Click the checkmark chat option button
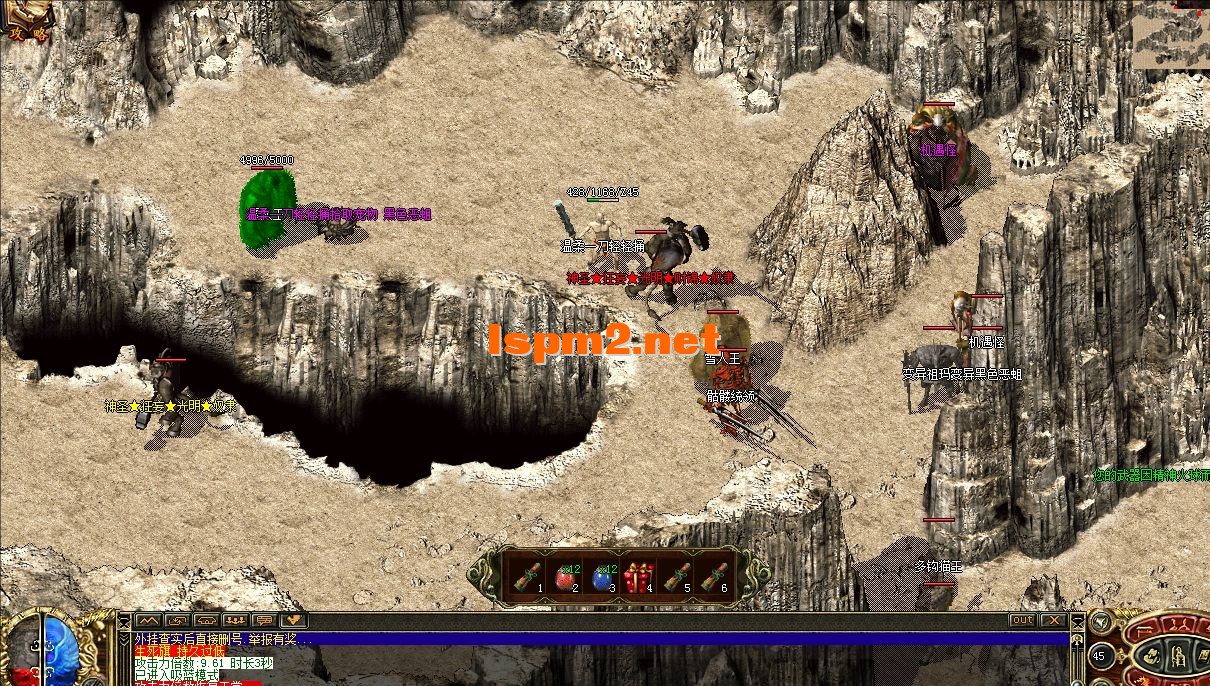The image size is (1210, 686). point(293,620)
